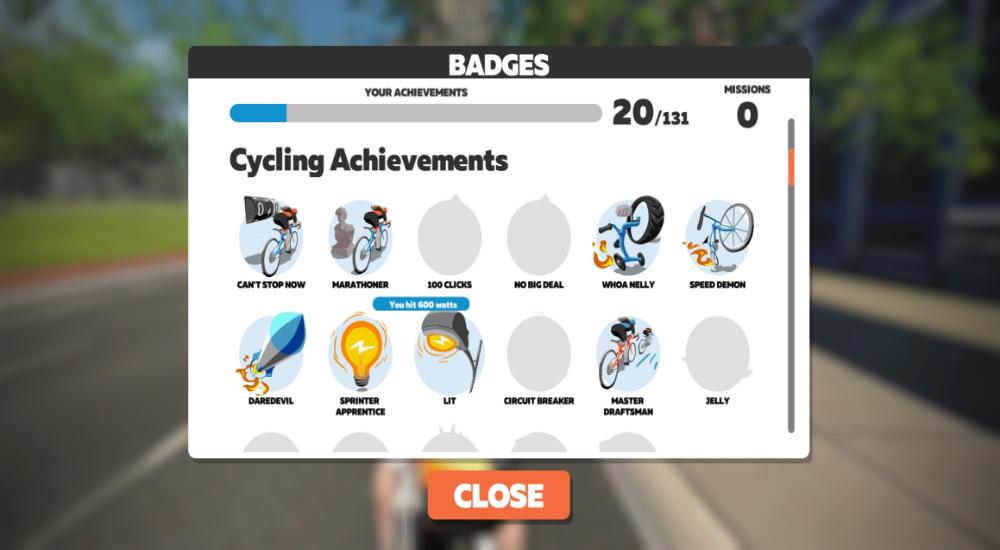
Task: Select the Speed Demon badge
Action: pyautogui.click(x=718, y=238)
